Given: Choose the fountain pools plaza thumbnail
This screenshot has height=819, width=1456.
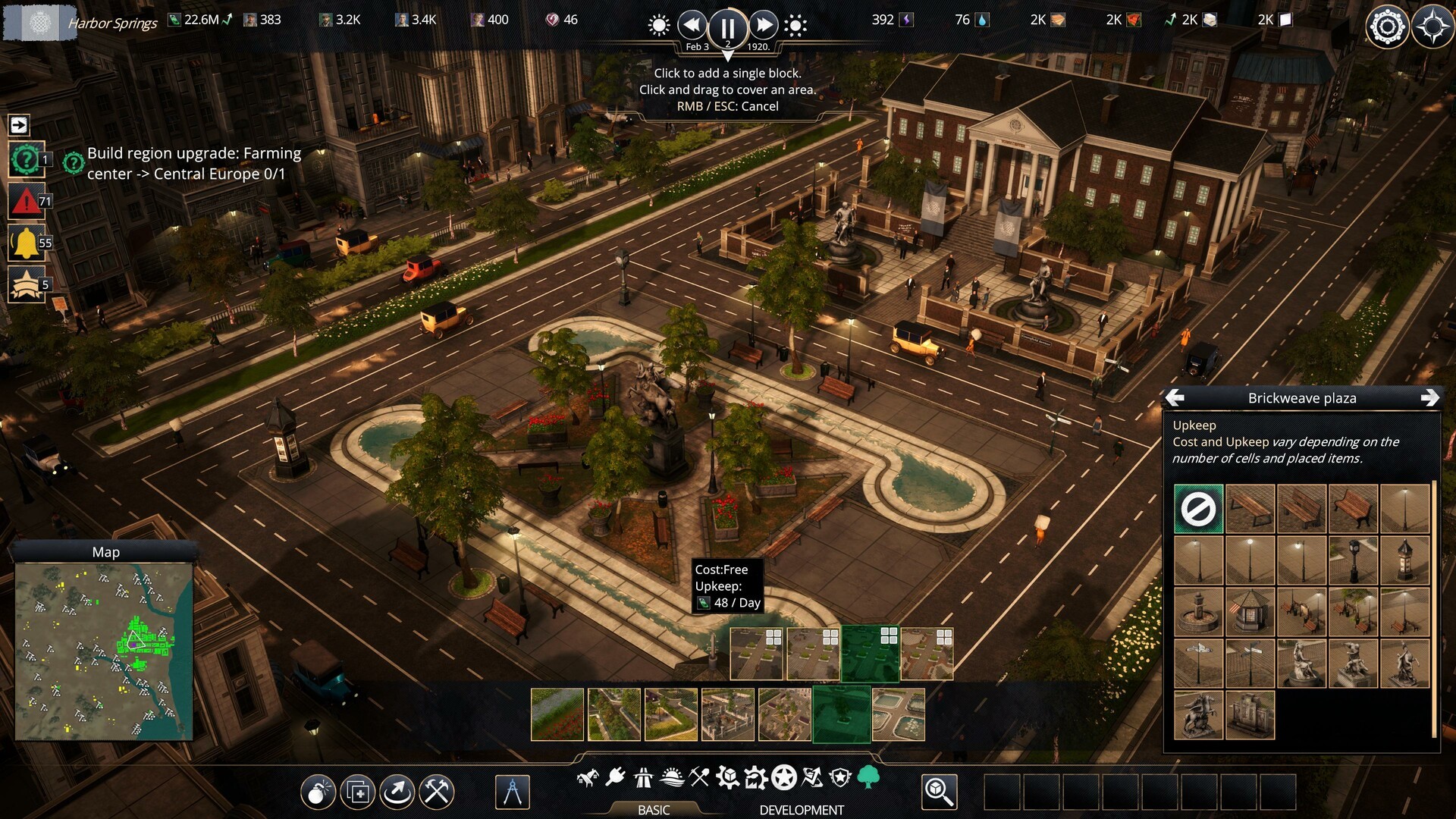Looking at the screenshot, I should tap(899, 714).
